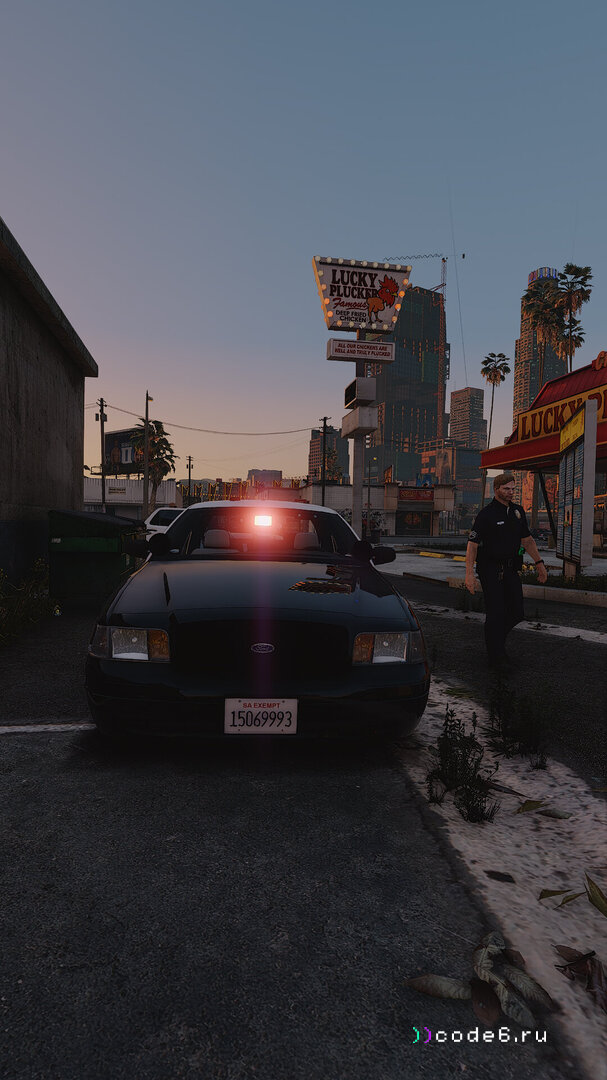Image resolution: width=607 pixels, height=1080 pixels.
Task: Click the code6.ru watermark link
Action: coord(479,1035)
